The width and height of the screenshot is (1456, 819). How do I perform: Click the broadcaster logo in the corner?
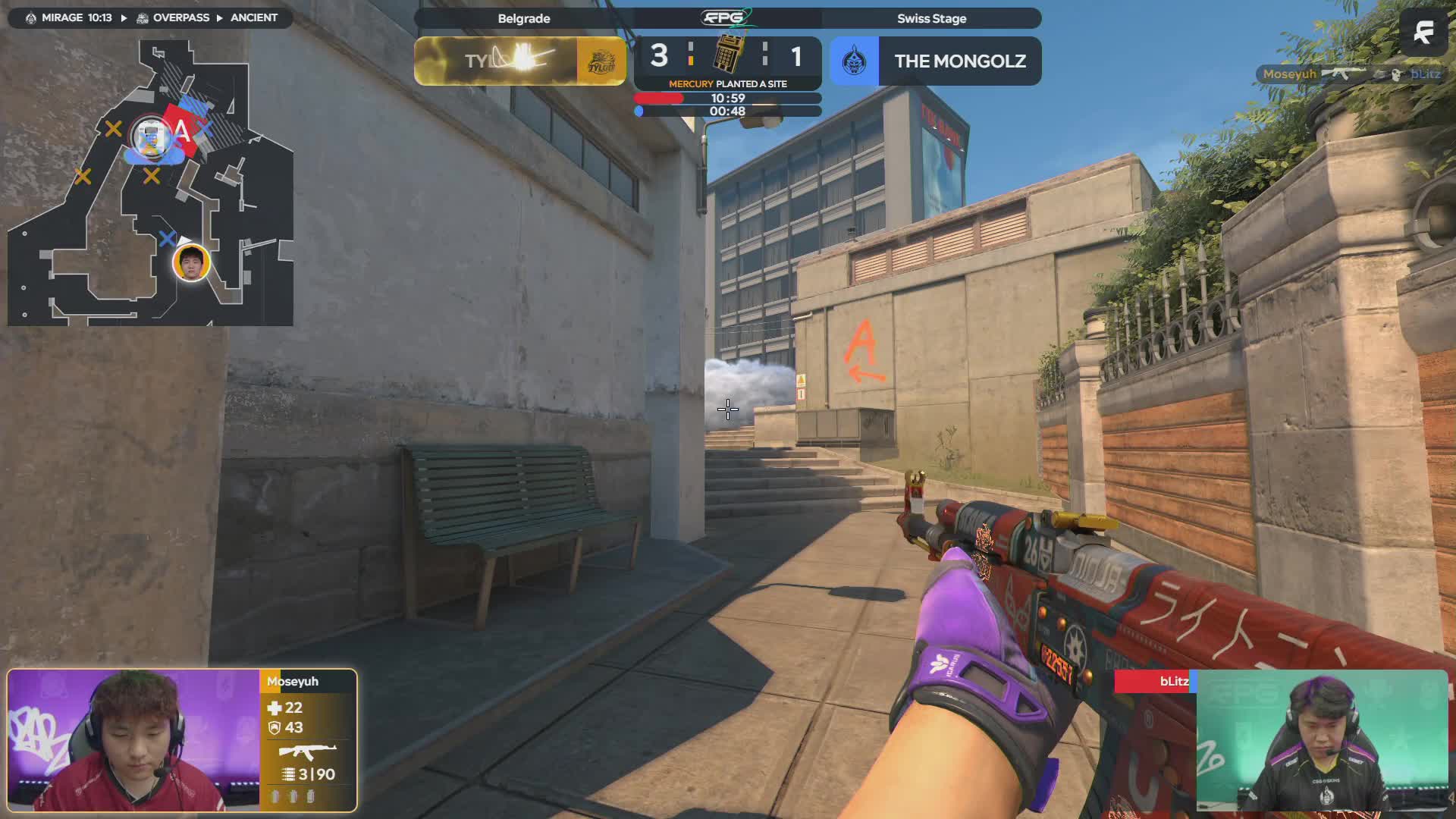pyautogui.click(x=1423, y=32)
